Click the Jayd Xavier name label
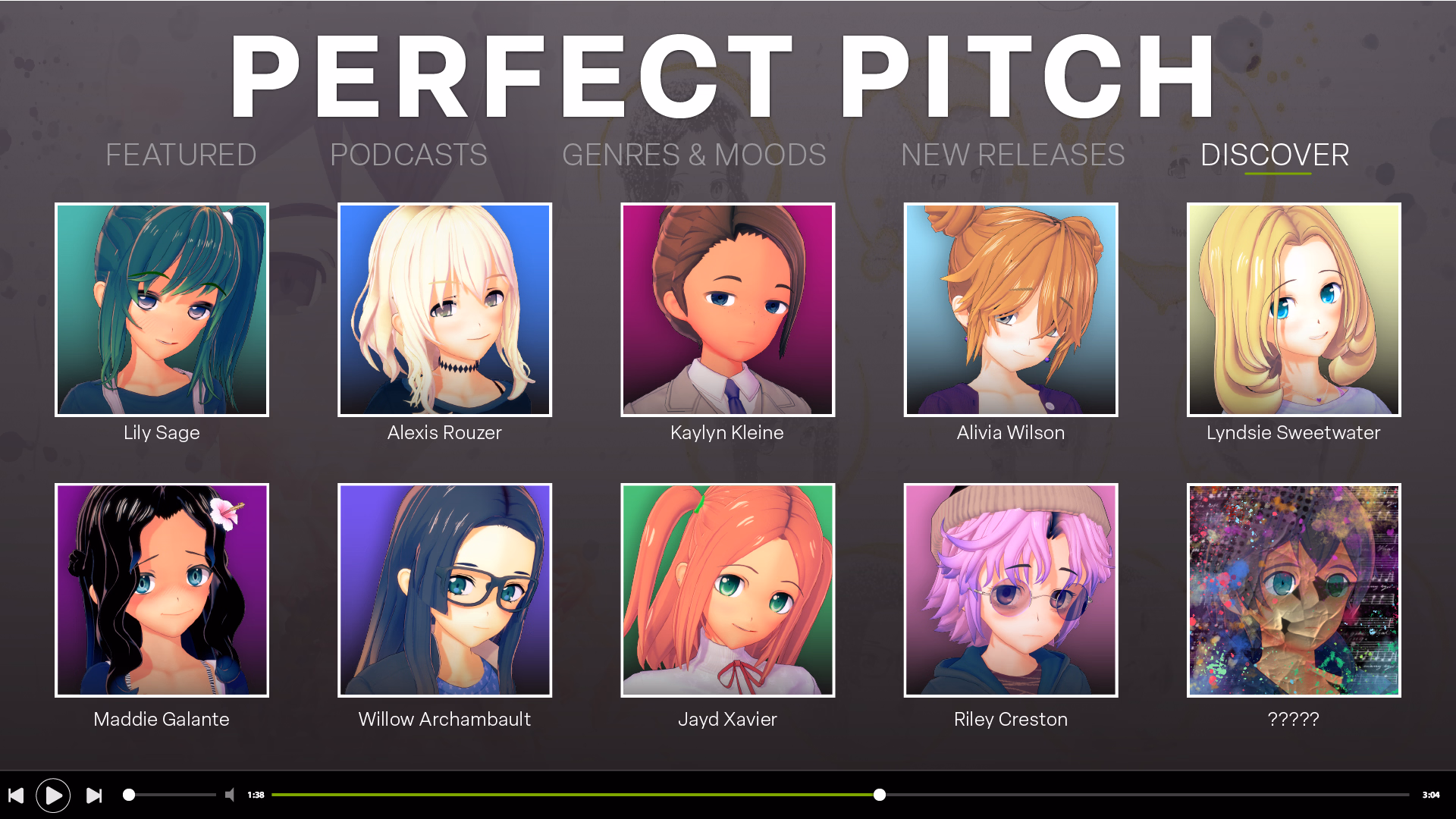This screenshot has width=1456, height=819. point(727,719)
